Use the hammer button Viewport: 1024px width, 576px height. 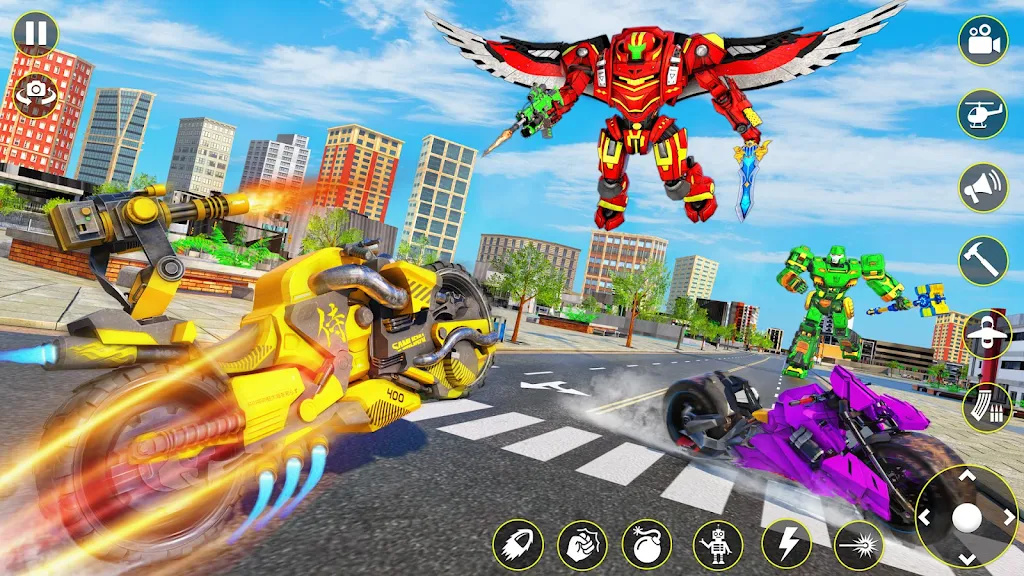tap(983, 261)
